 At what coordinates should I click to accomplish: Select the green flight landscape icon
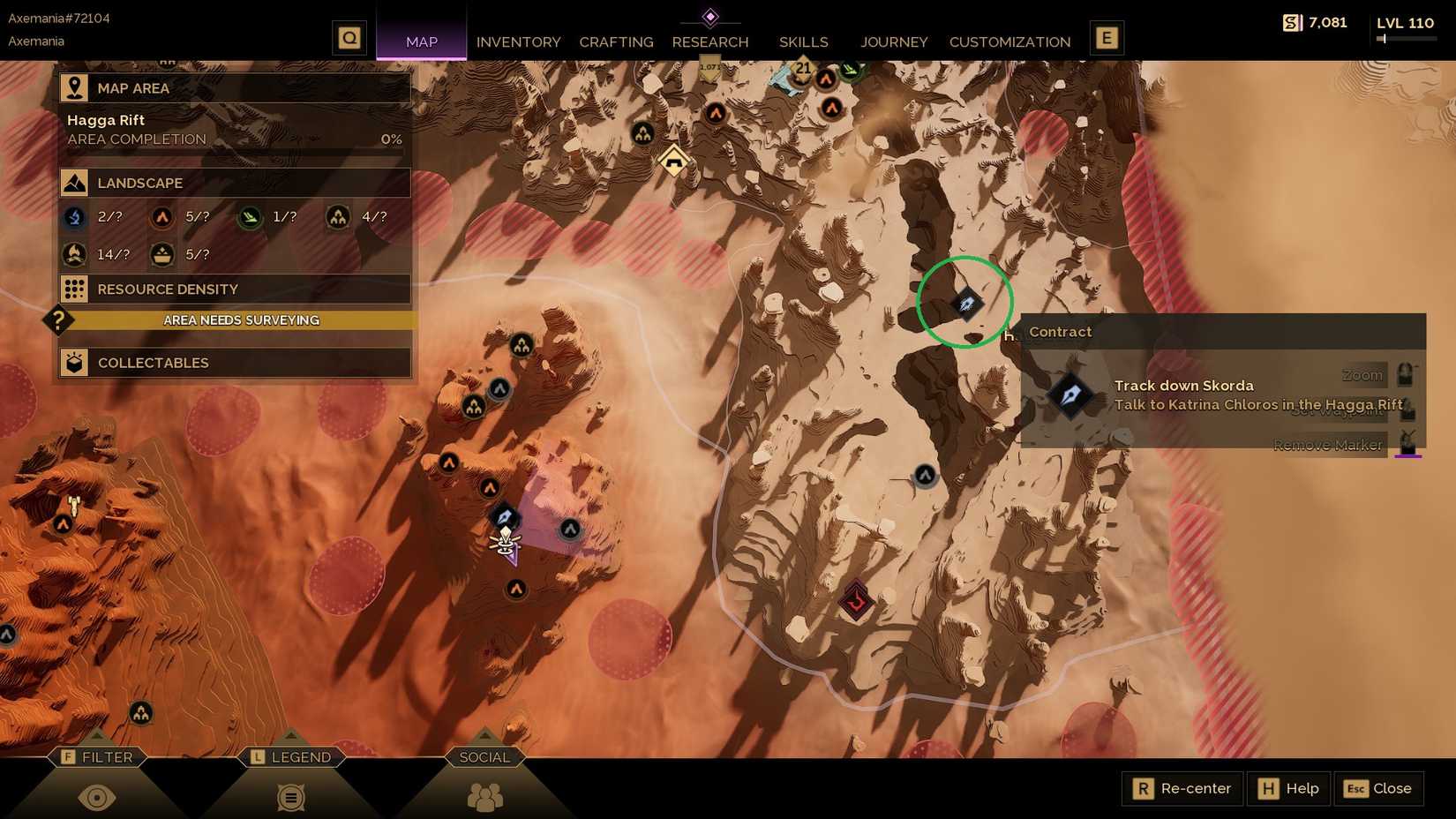250,217
